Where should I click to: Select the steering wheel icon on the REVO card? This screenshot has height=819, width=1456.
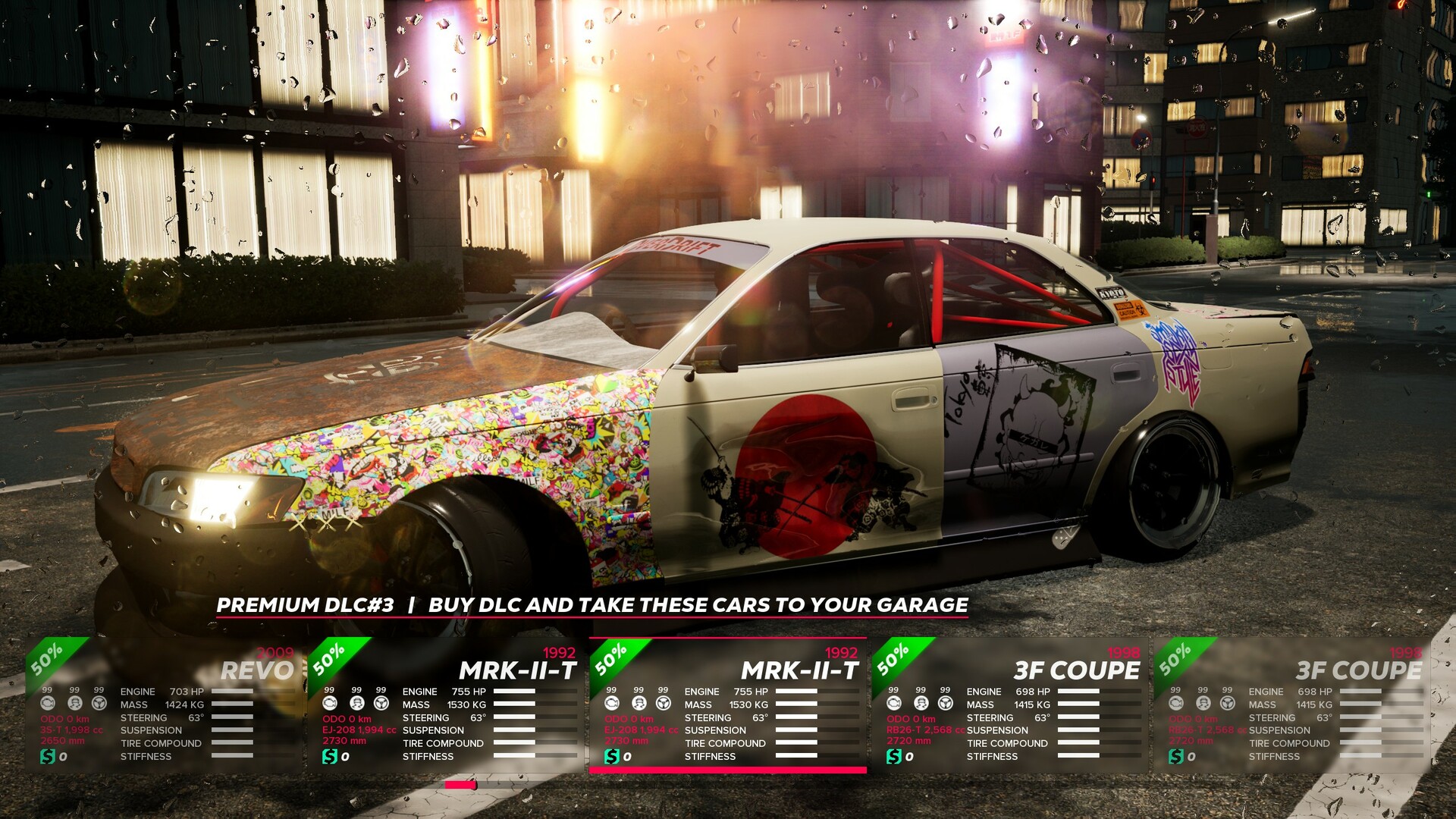pyautogui.click(x=99, y=704)
